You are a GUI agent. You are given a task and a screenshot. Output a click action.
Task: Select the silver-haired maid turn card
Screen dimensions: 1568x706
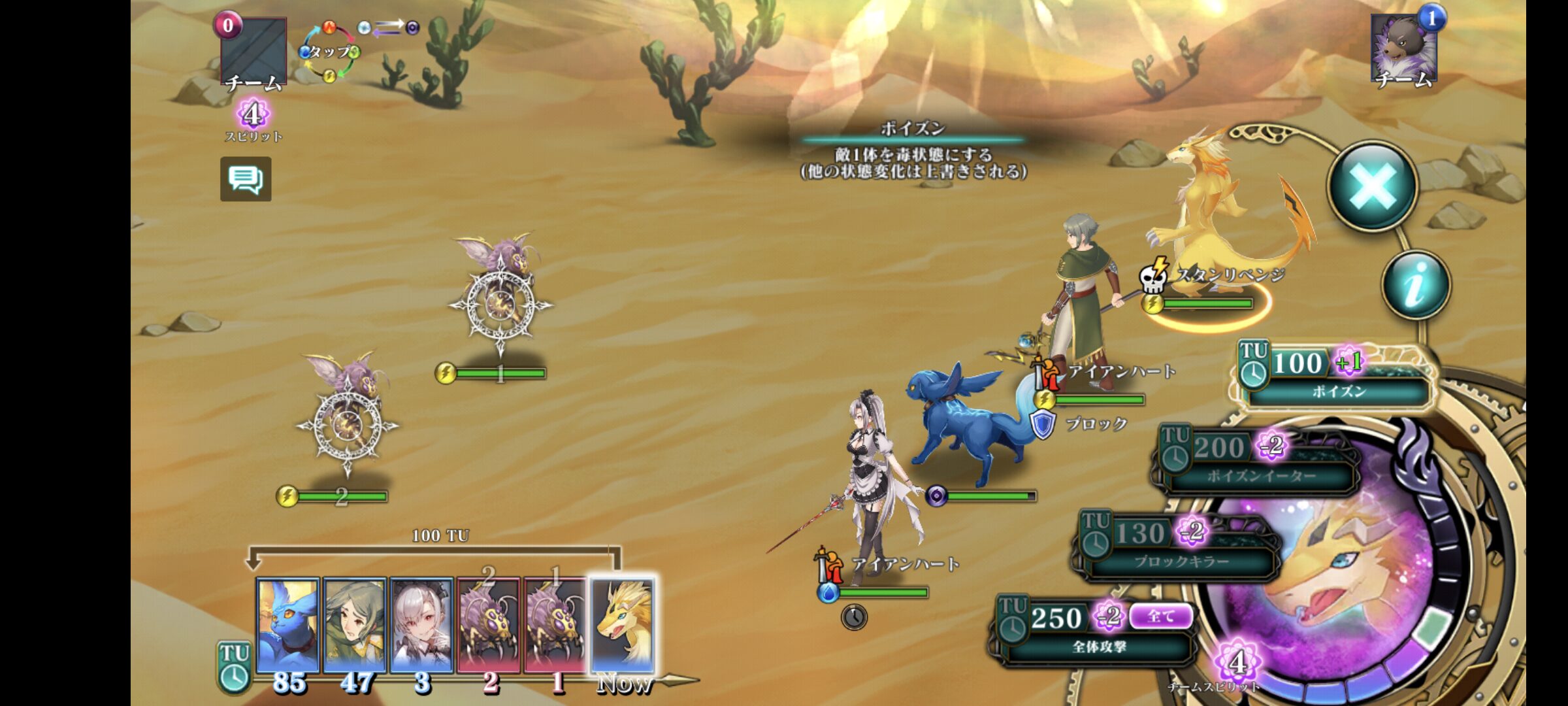tap(422, 625)
